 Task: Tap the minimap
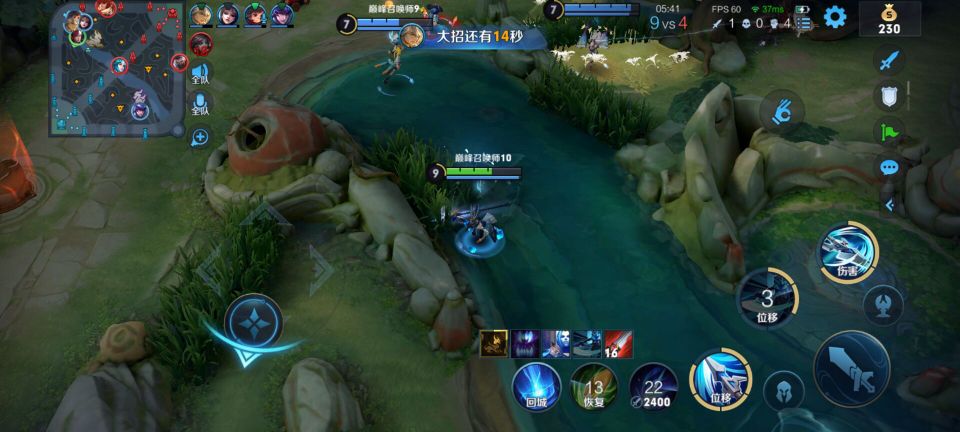pyautogui.click(x=118, y=68)
